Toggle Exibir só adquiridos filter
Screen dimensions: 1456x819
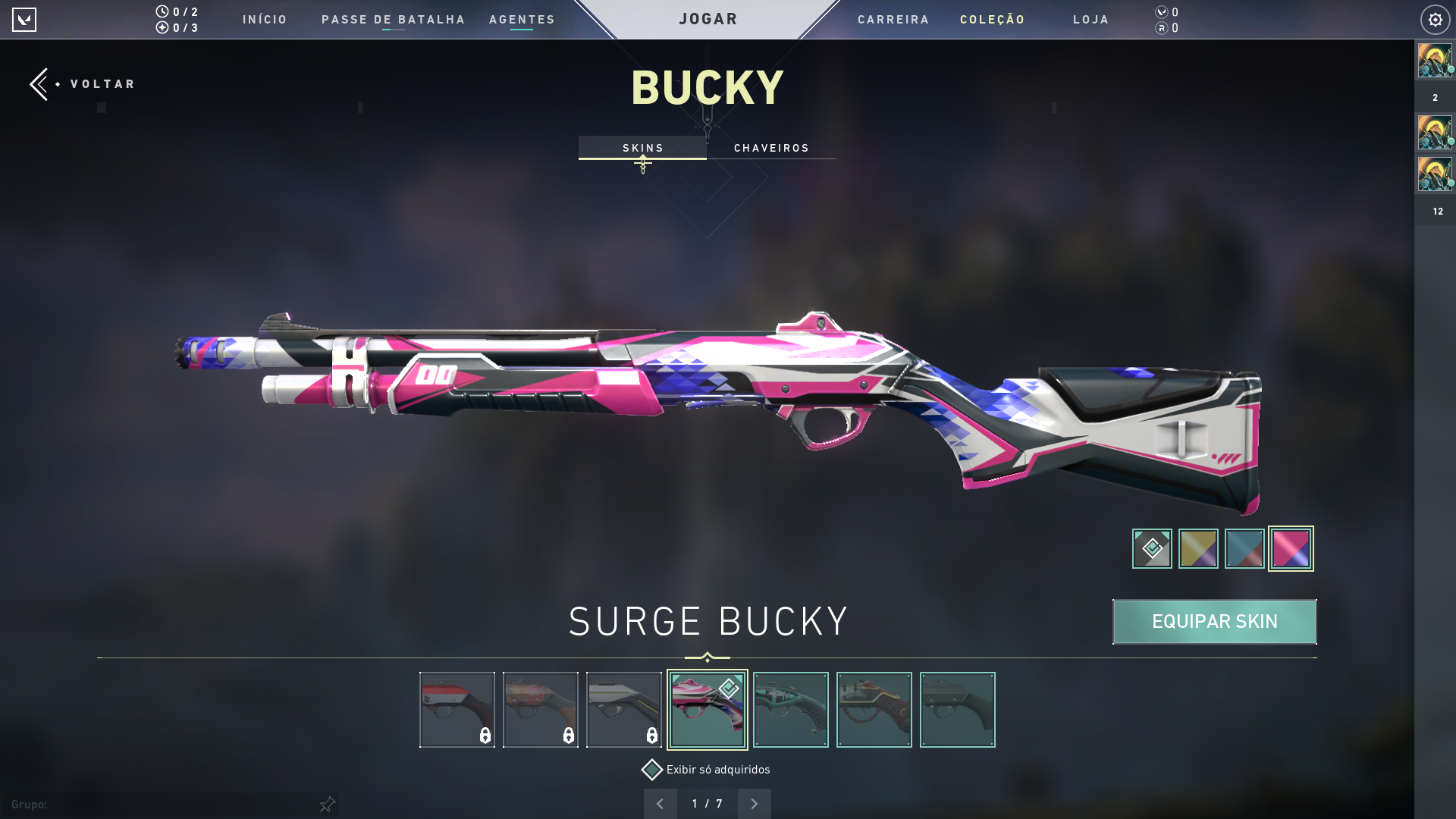coord(652,770)
